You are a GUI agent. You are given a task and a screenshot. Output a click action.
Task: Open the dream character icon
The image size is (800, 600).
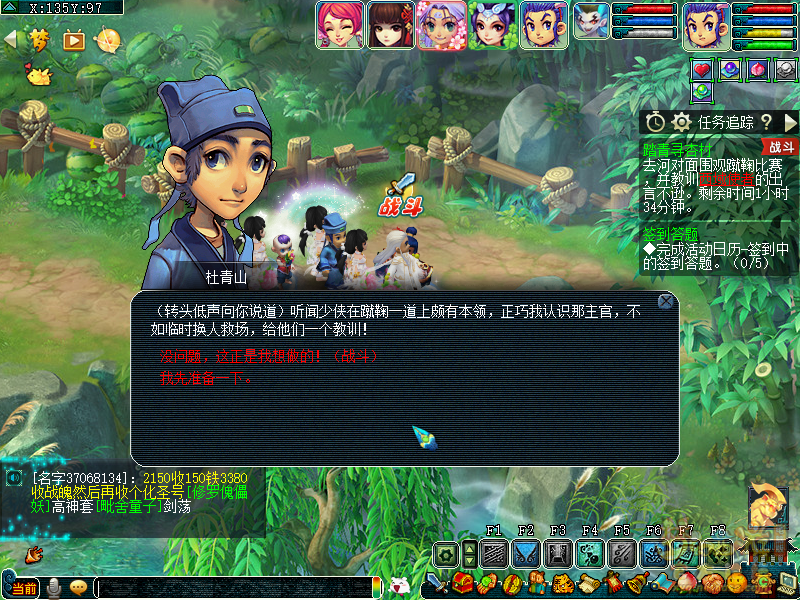[x=40, y=40]
